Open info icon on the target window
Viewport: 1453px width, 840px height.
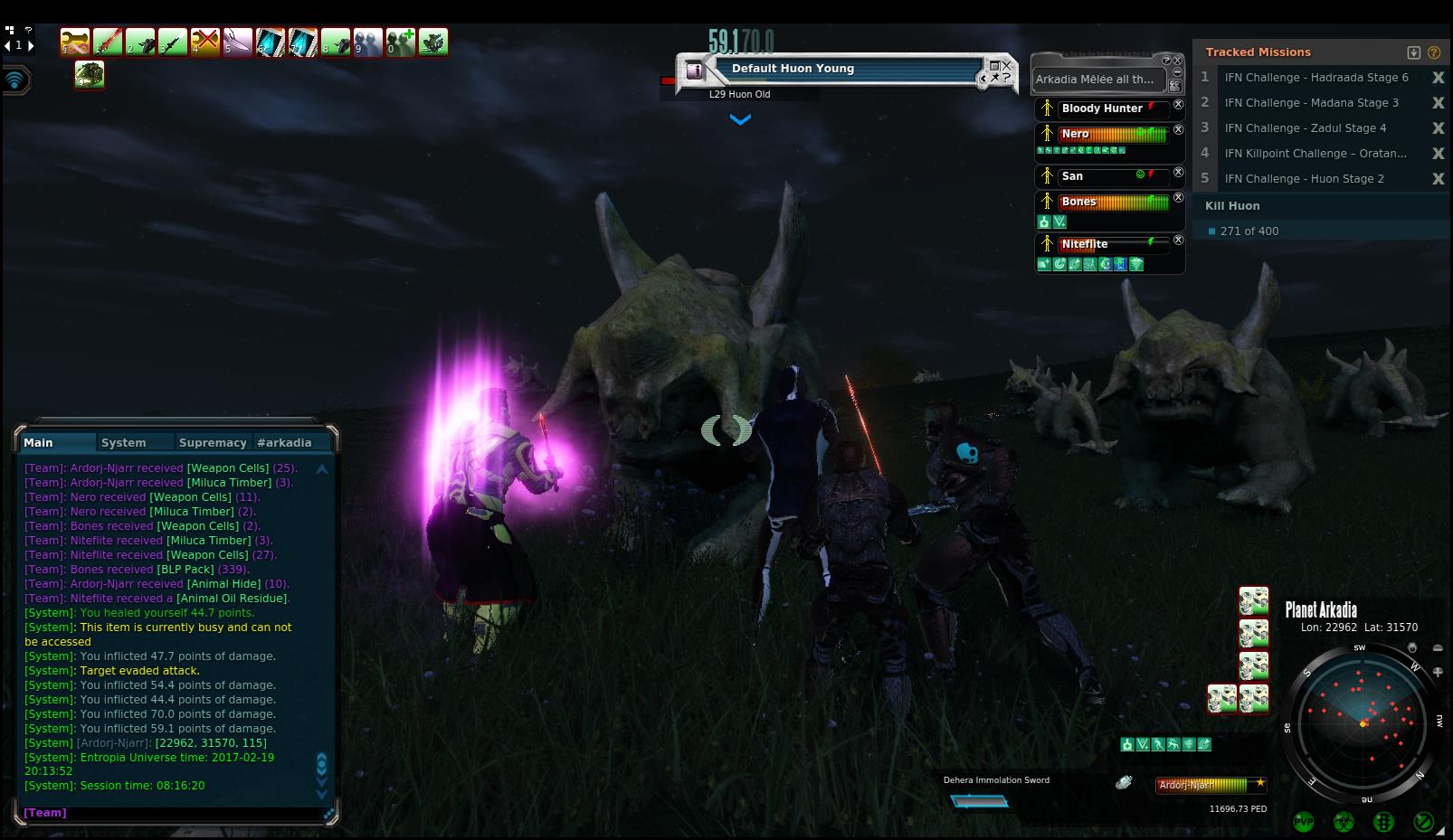(x=694, y=70)
